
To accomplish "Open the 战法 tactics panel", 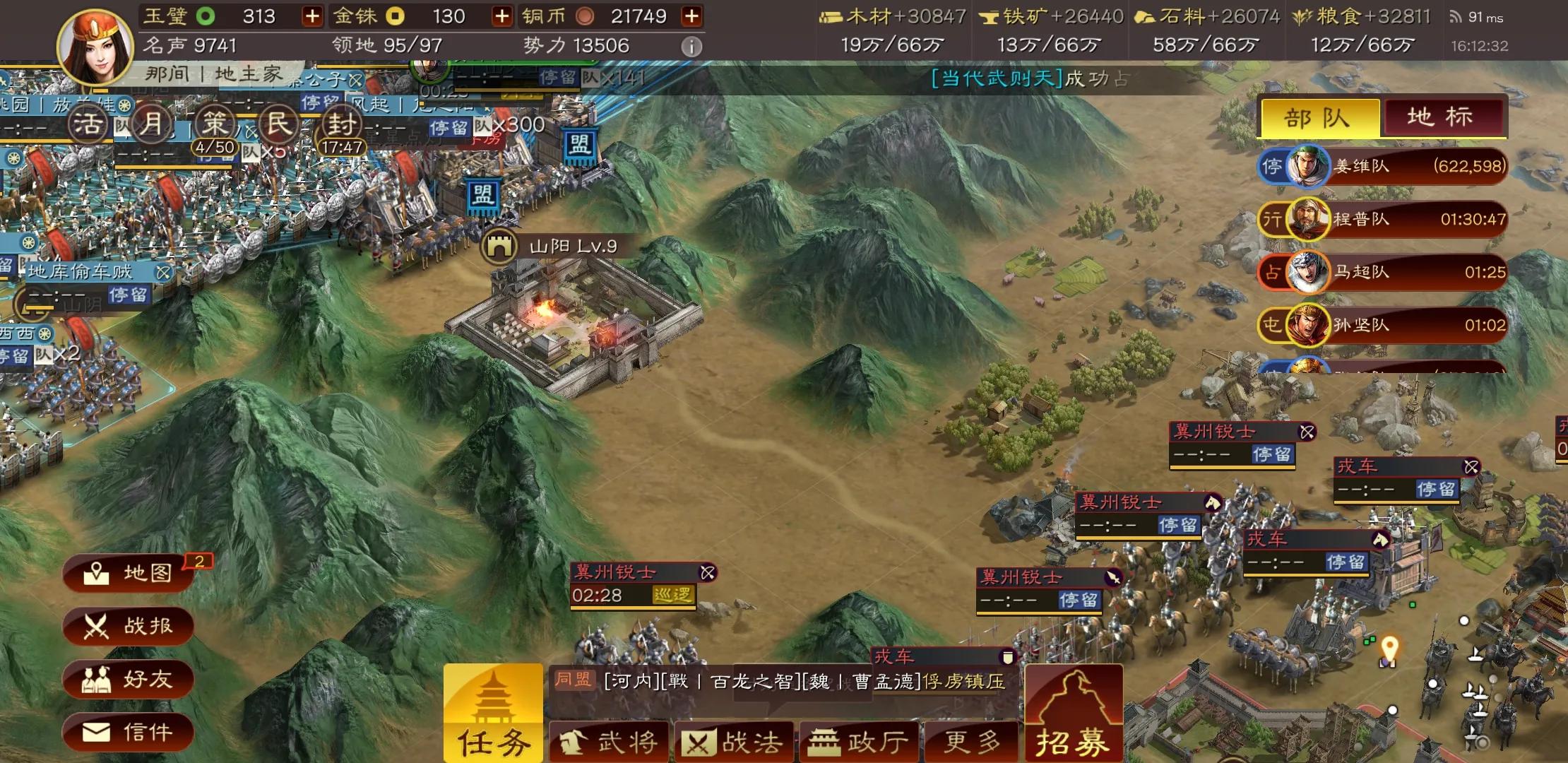I will point(735,740).
